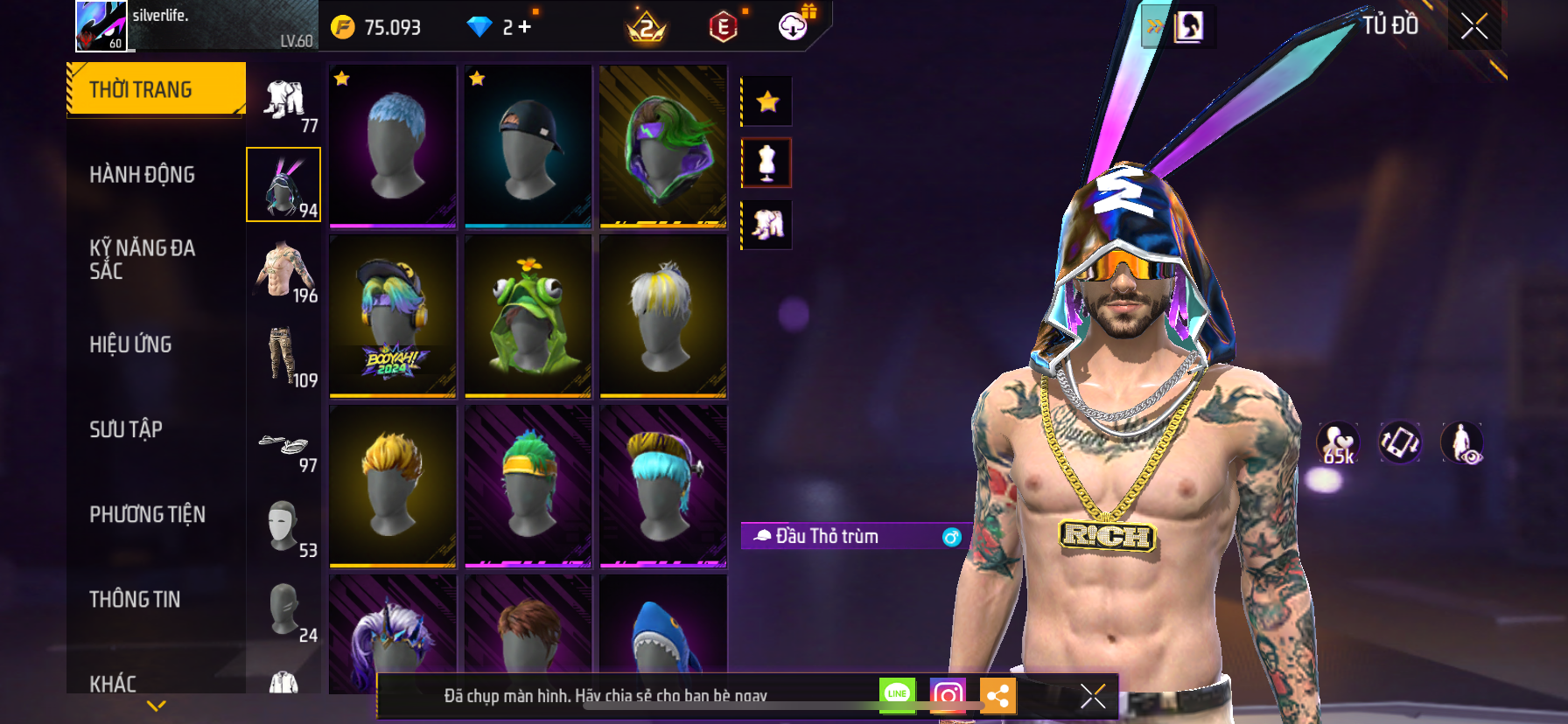Dismiss the screenshot share notification
Screen dimensions: 1568x724
(x=1093, y=696)
